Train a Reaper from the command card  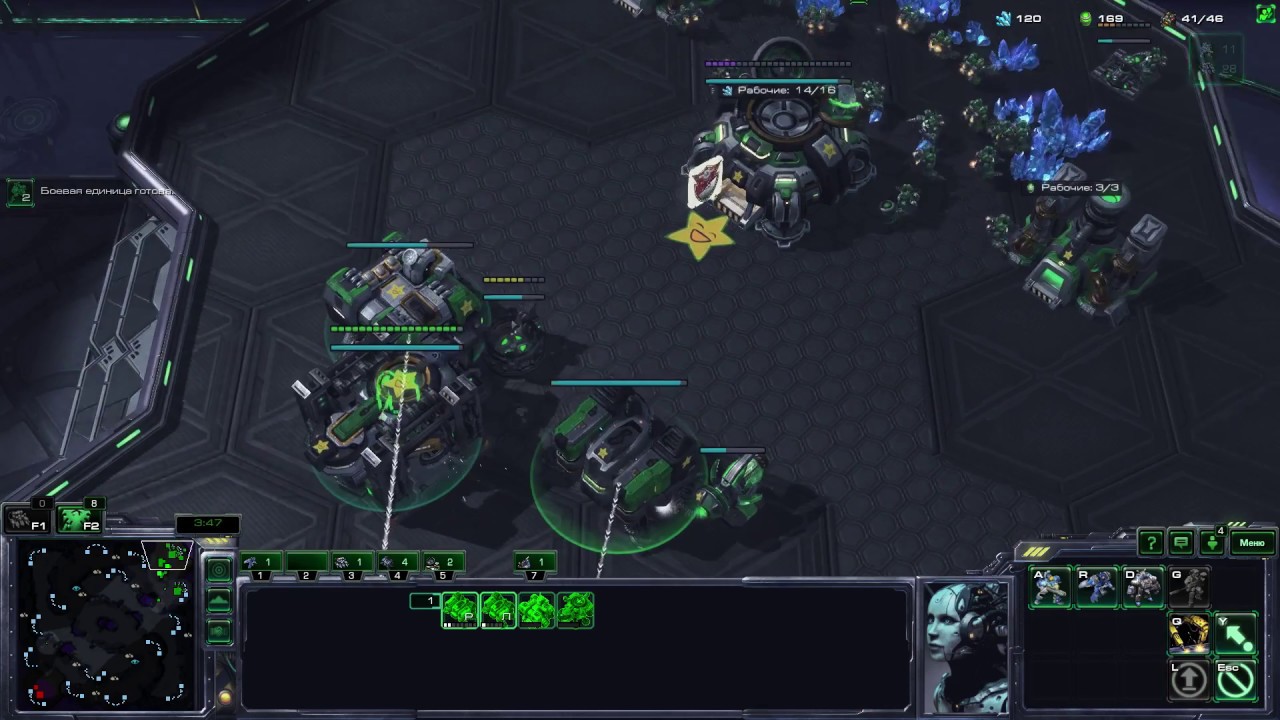coord(1097,587)
